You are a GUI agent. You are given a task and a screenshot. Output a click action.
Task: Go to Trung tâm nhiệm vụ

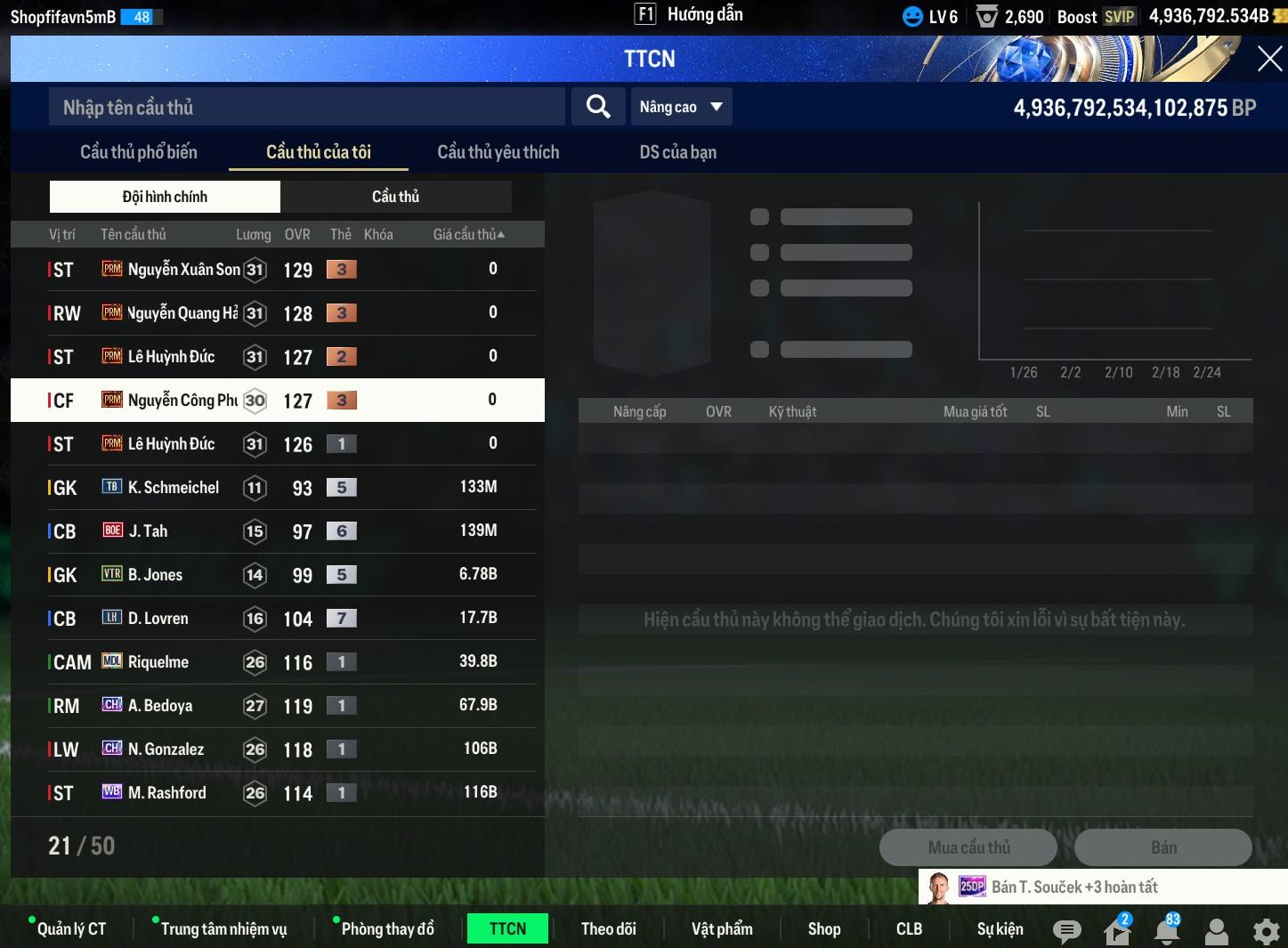click(x=223, y=929)
